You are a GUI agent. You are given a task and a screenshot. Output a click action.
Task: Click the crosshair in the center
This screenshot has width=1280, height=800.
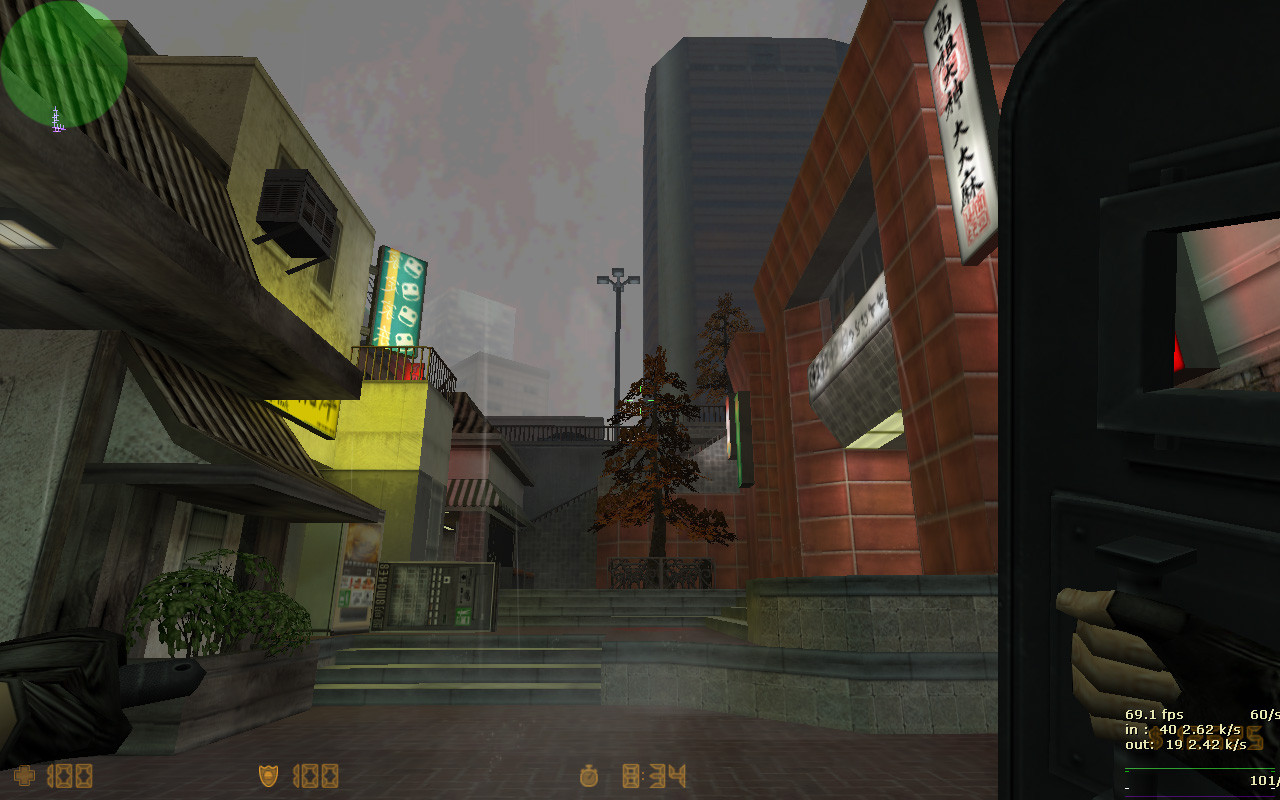point(640,400)
